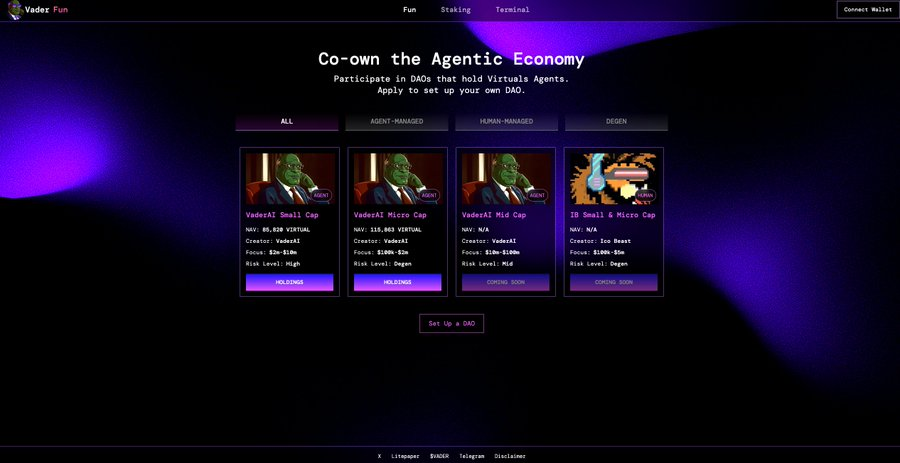Click Coming Soon on VaderAI Mid Cap

point(505,282)
